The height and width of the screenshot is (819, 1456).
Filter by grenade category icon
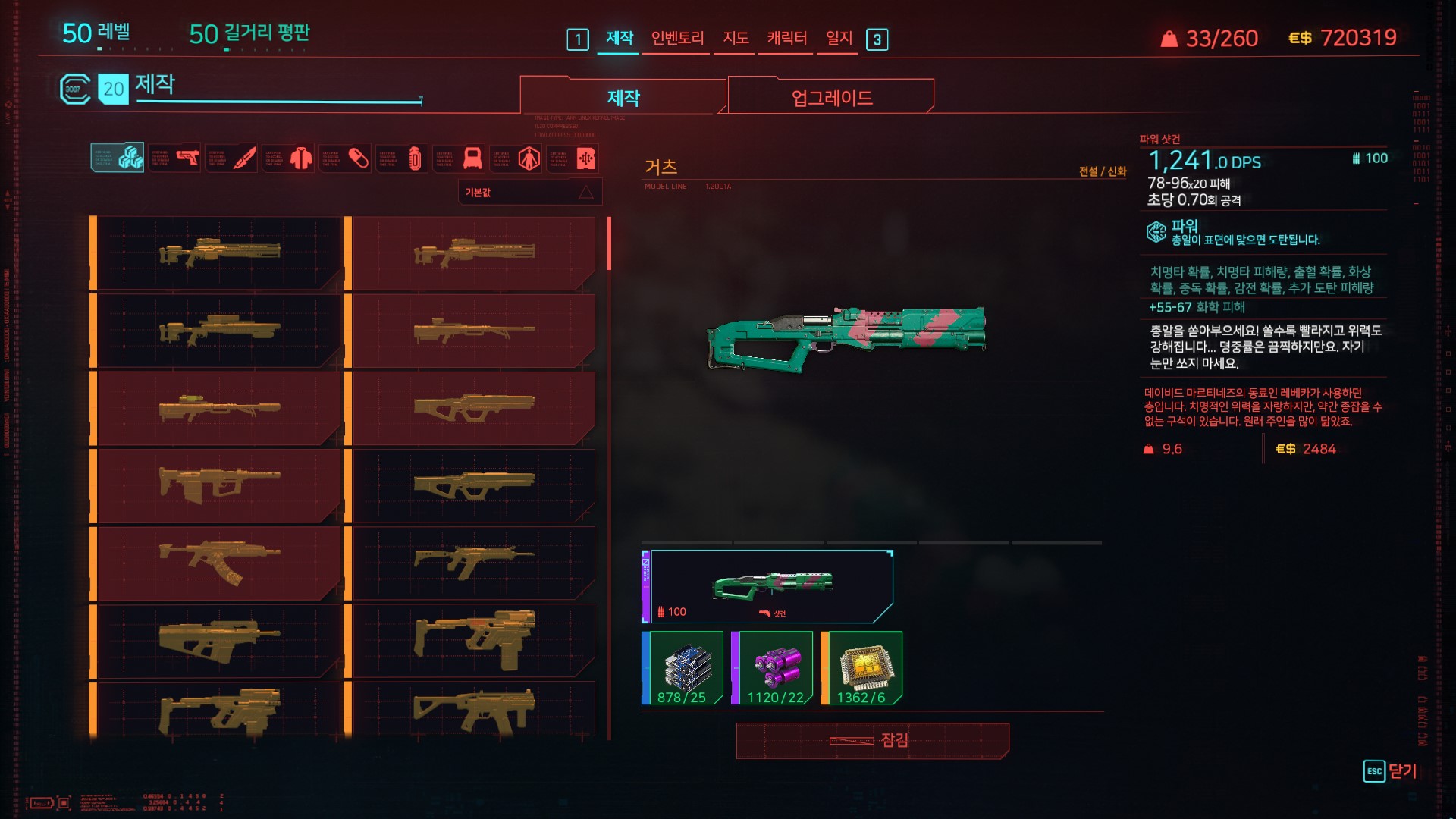click(403, 158)
